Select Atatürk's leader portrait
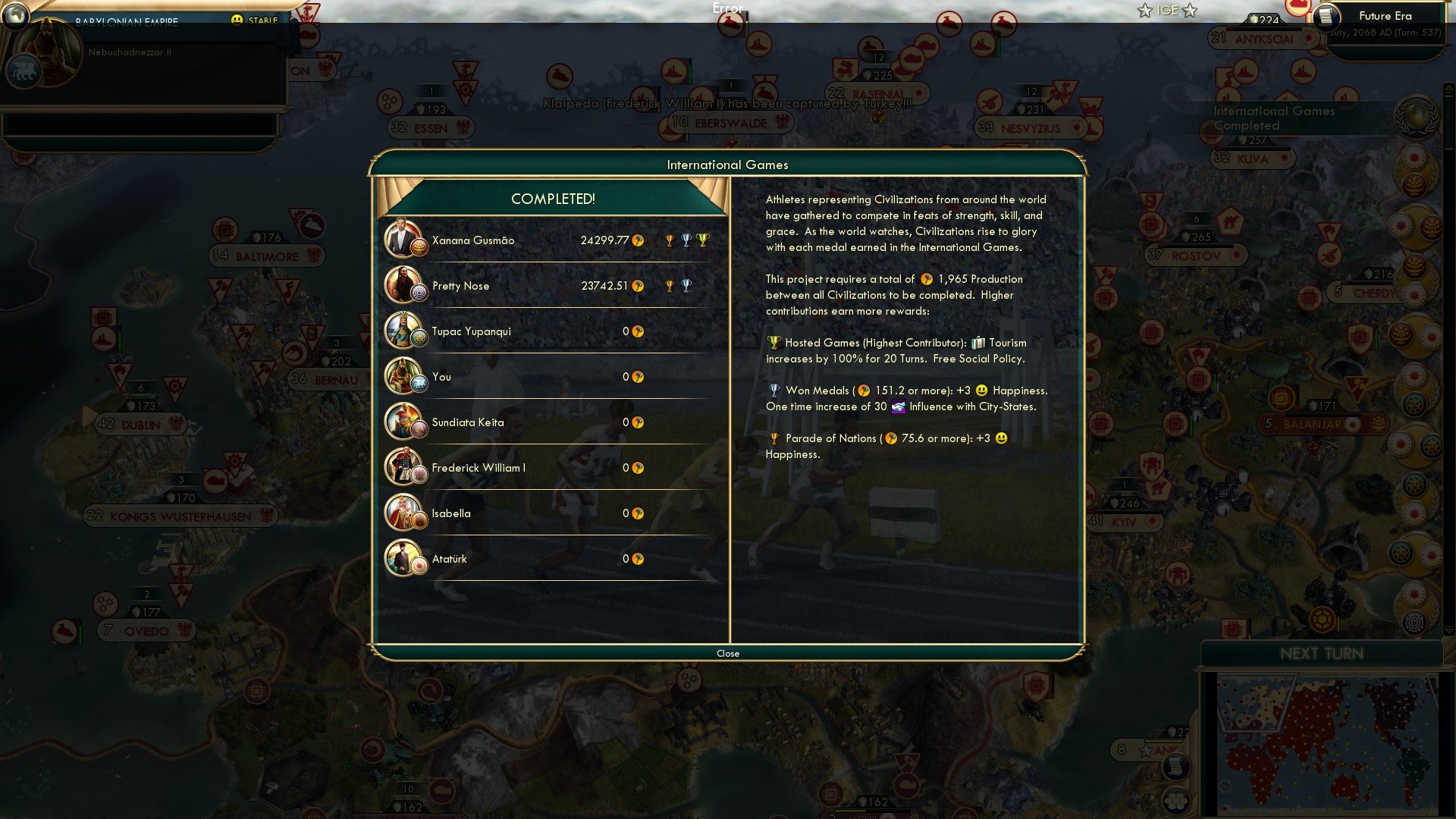Viewport: 1456px width, 819px height. [x=404, y=558]
